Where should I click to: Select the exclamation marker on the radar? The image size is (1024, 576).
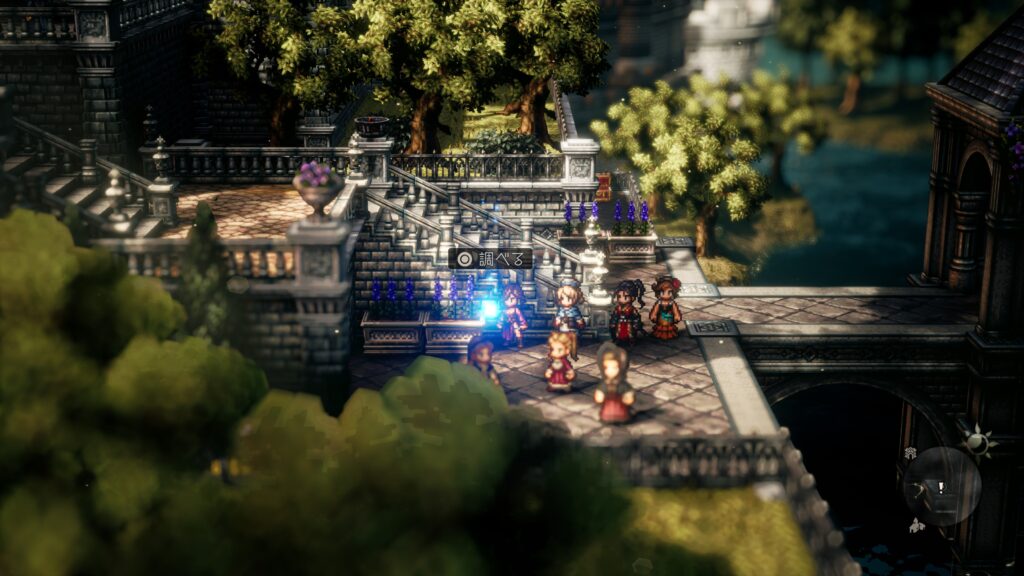pos(941,487)
